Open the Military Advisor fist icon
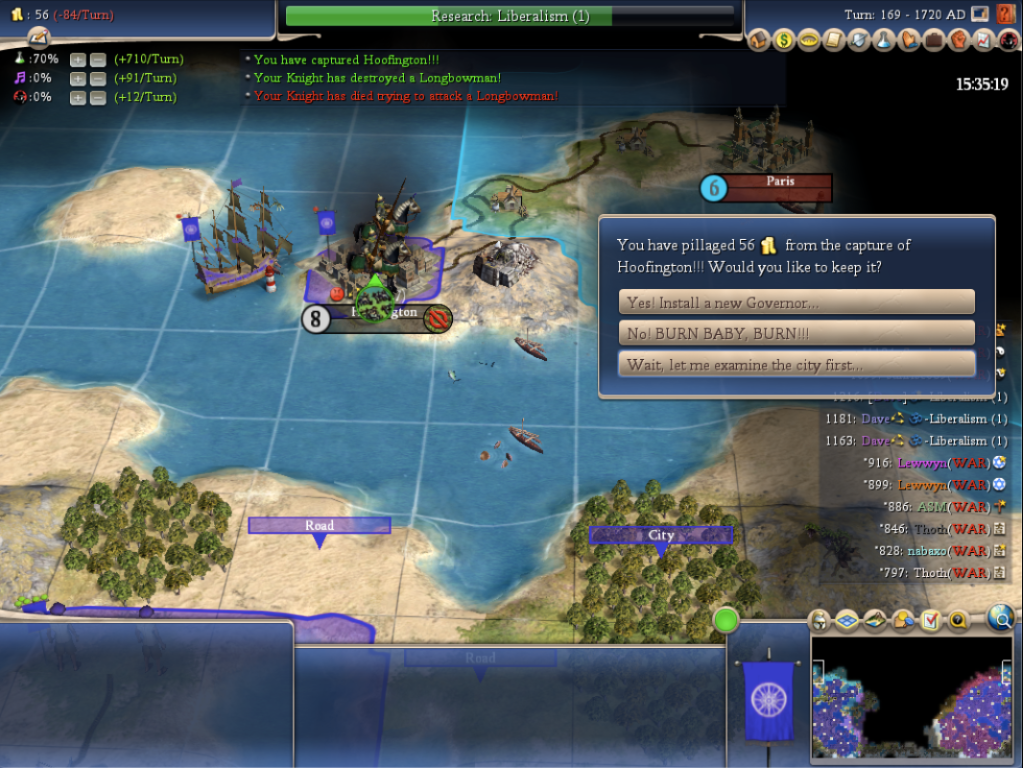Viewport: 1023px width, 768px height. click(958, 40)
